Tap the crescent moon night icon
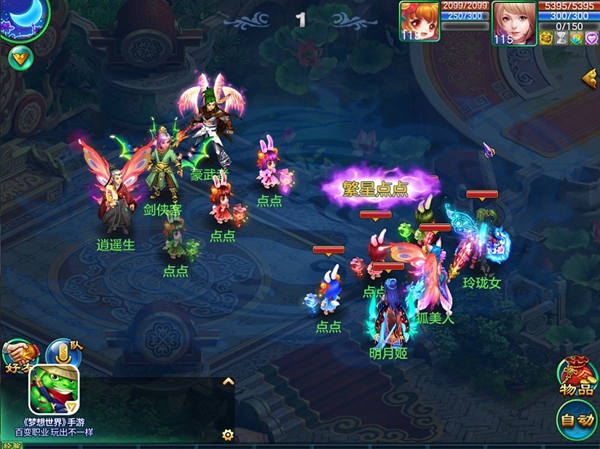Screen dimensions: 600x449 (x=22, y=19)
